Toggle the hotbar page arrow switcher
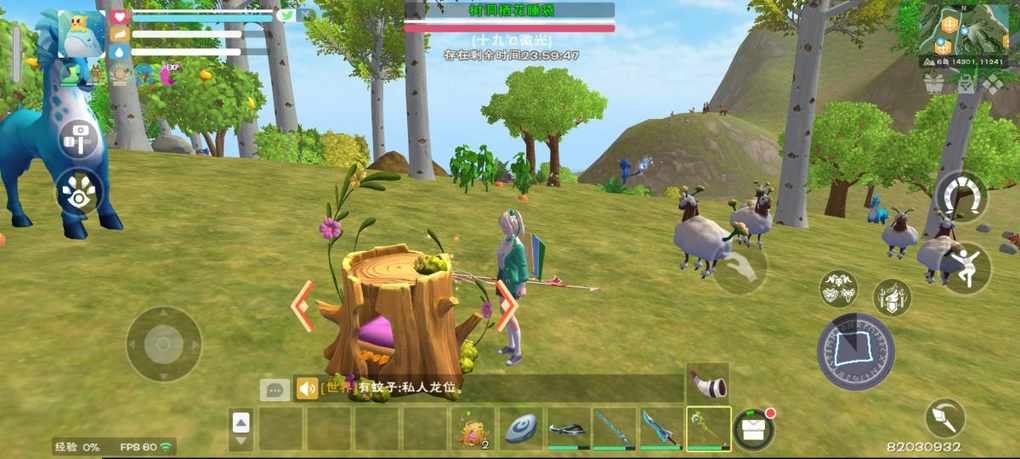 (241, 429)
